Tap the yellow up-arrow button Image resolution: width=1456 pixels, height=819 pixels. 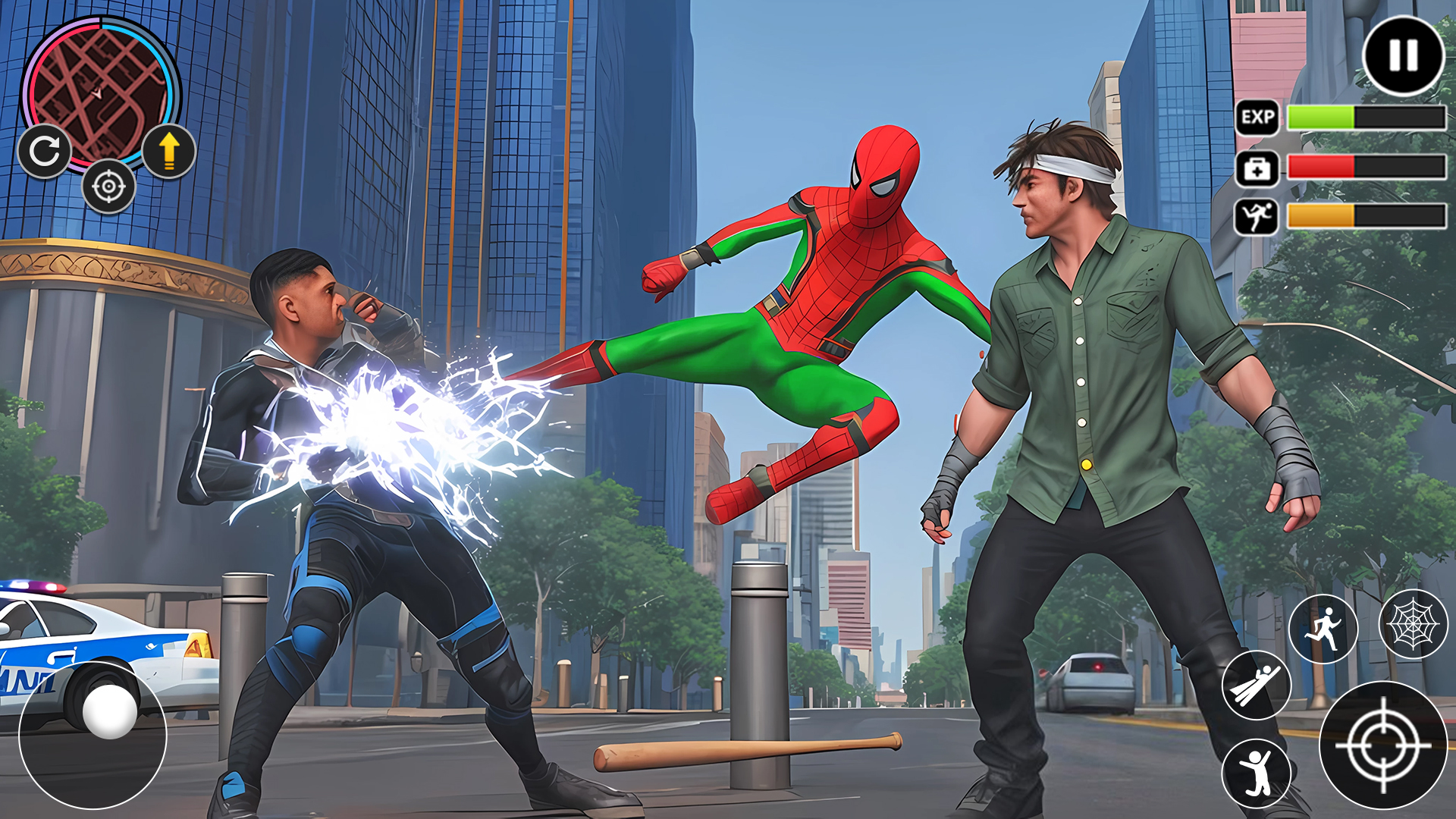(168, 151)
